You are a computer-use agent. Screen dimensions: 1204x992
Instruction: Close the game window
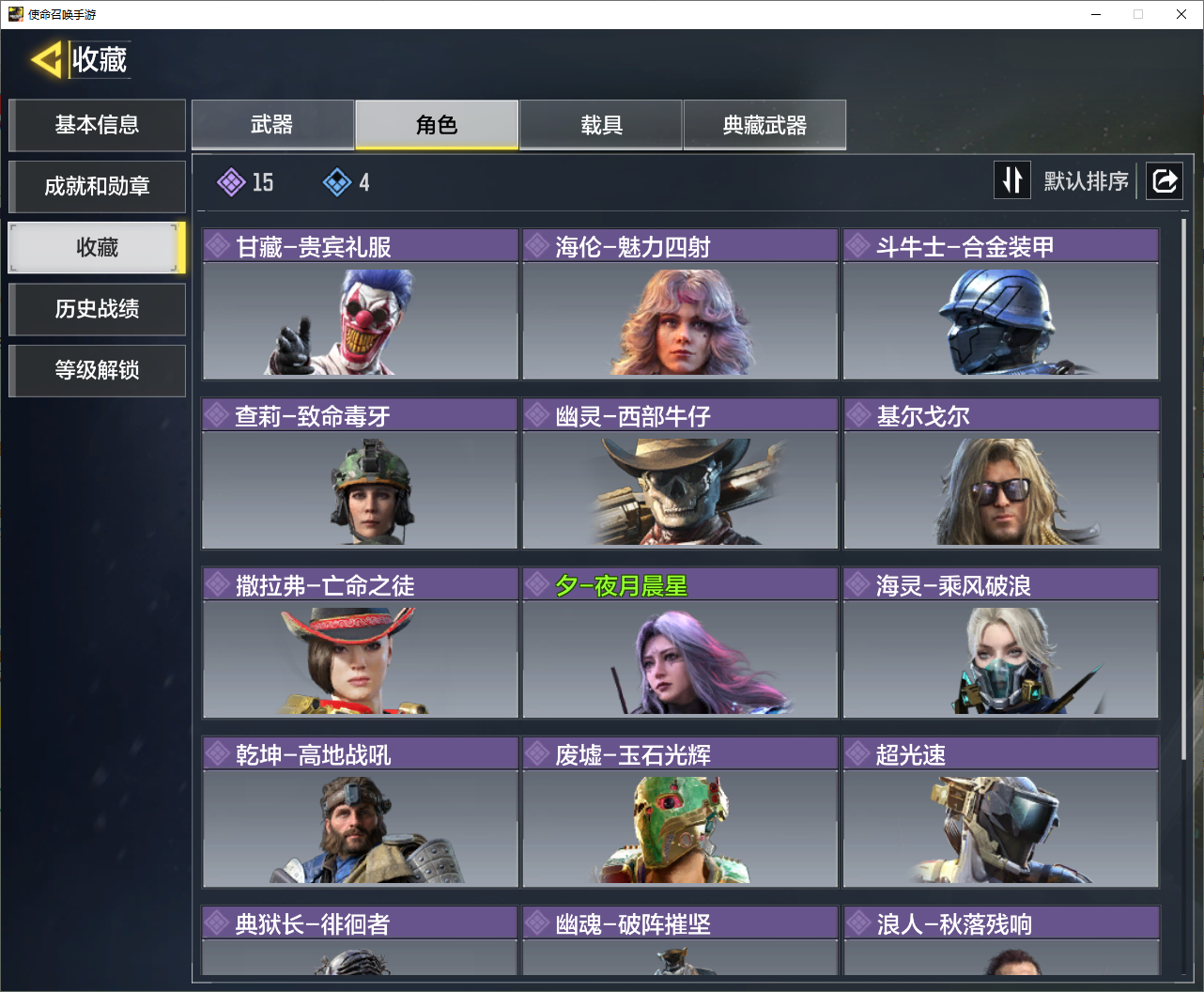(x=1181, y=14)
